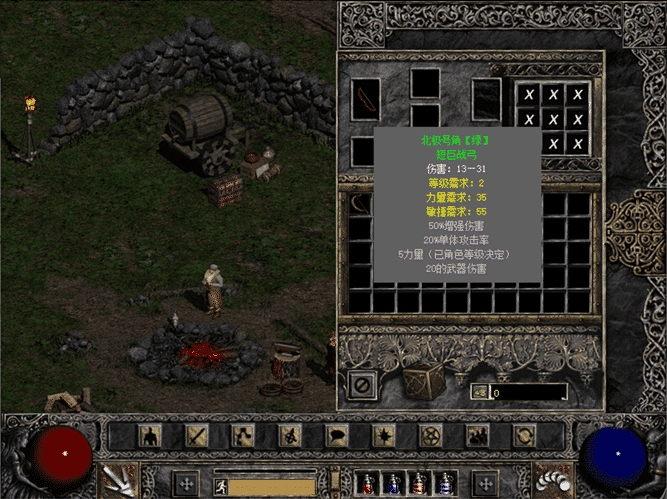Open the skill tree menu button

coord(244,436)
